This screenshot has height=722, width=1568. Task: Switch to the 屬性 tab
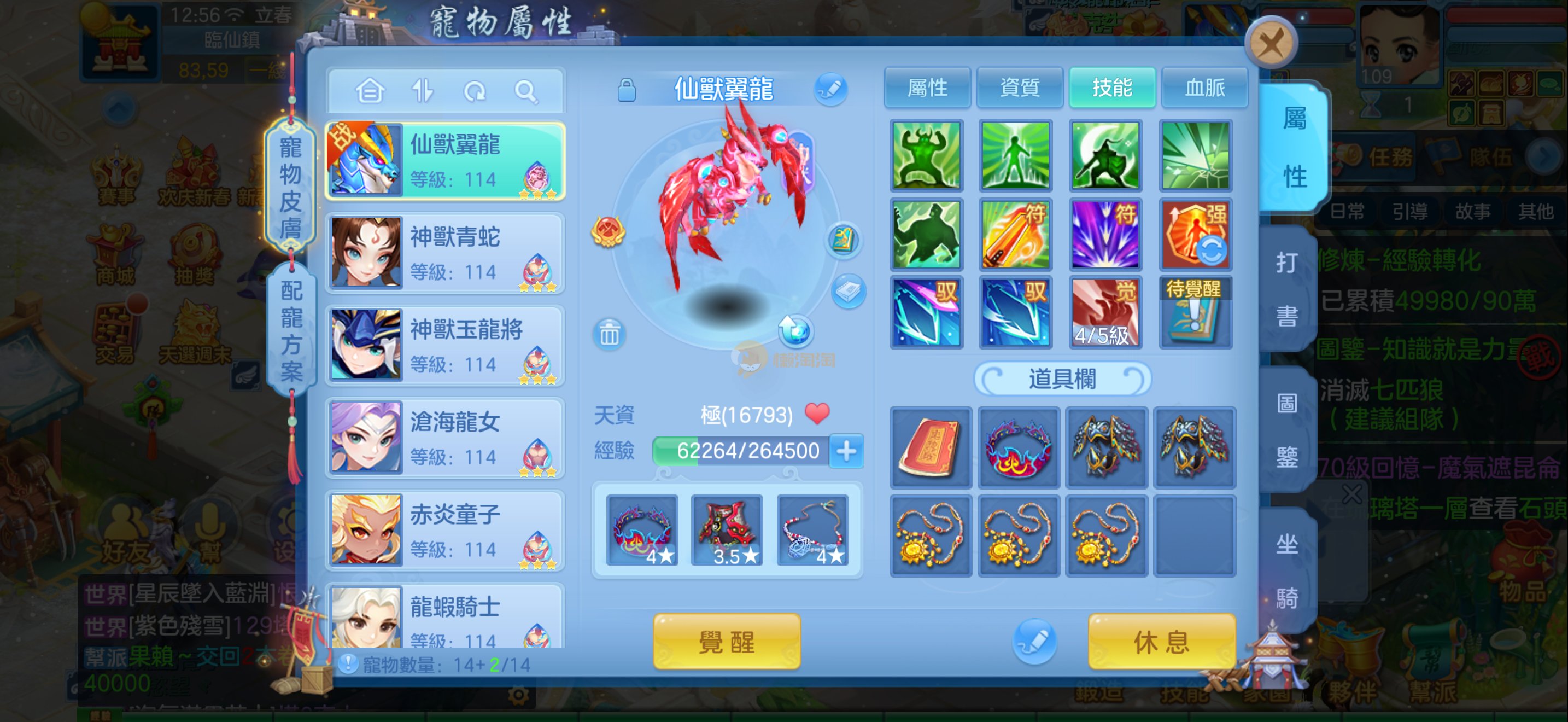coord(927,88)
